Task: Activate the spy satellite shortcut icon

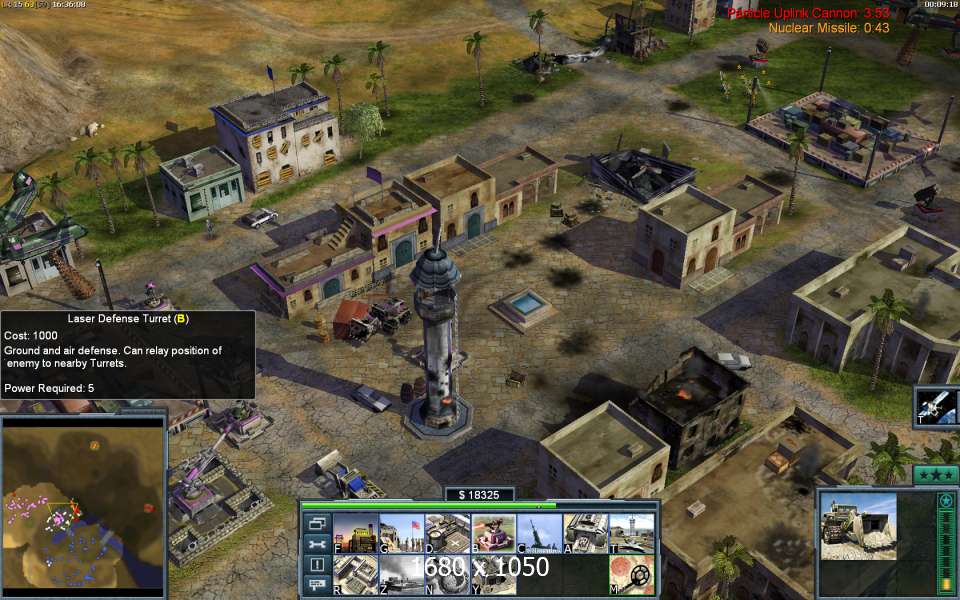Action: (937, 407)
